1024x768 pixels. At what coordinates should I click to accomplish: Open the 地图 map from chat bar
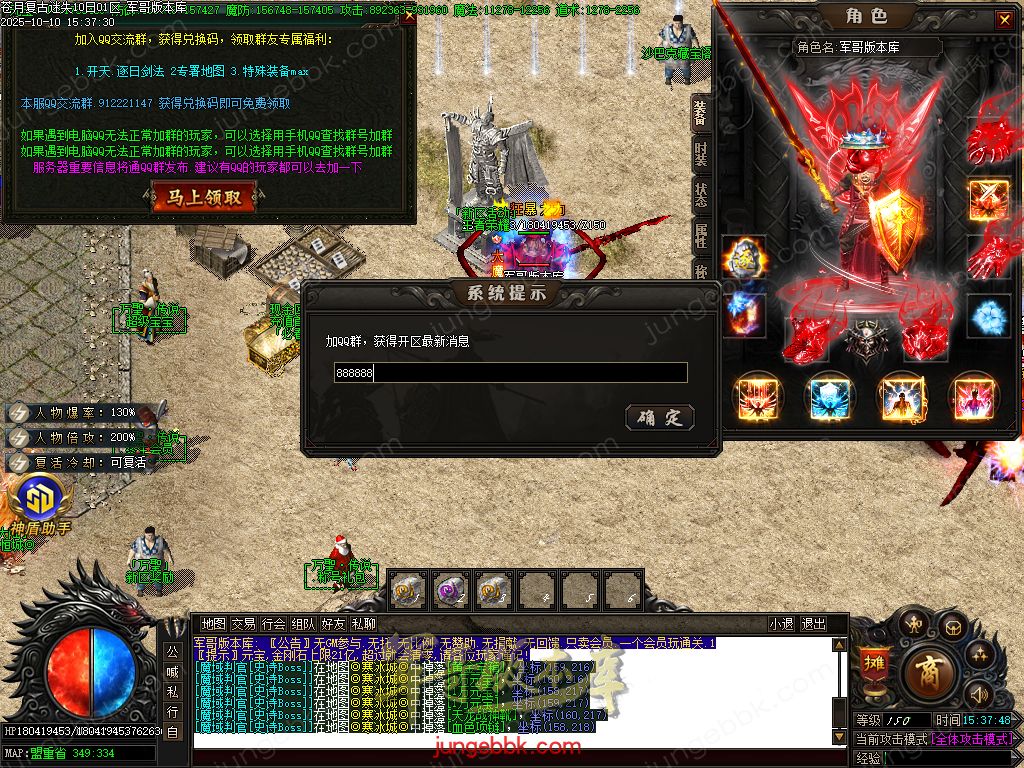pyautogui.click(x=213, y=624)
